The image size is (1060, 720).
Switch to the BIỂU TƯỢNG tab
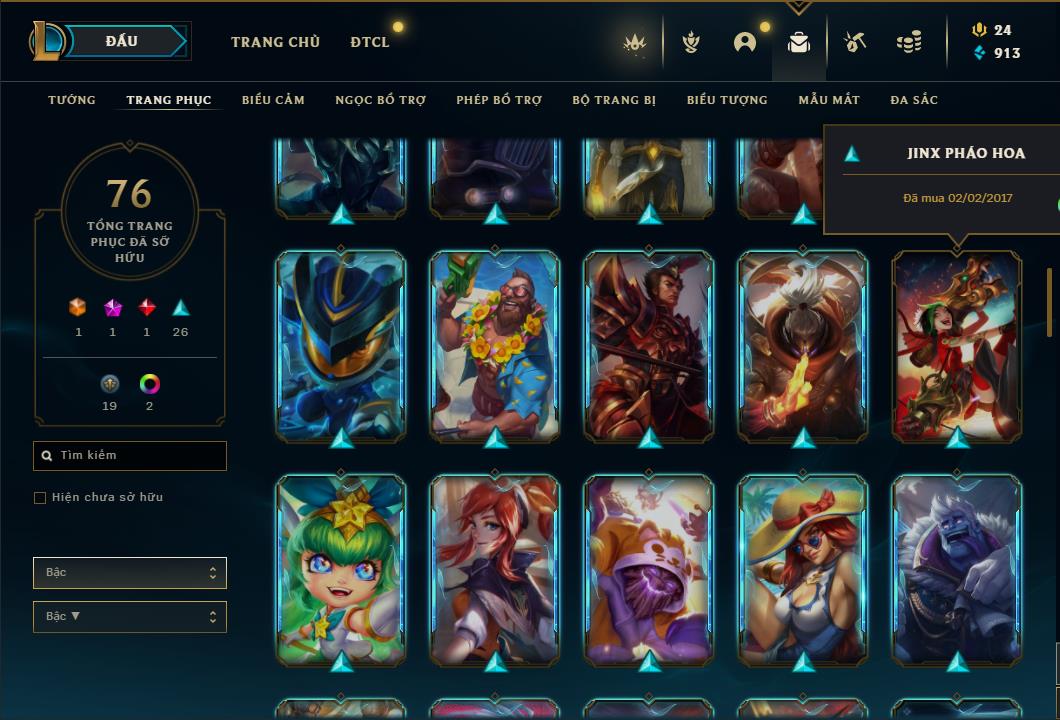727,100
